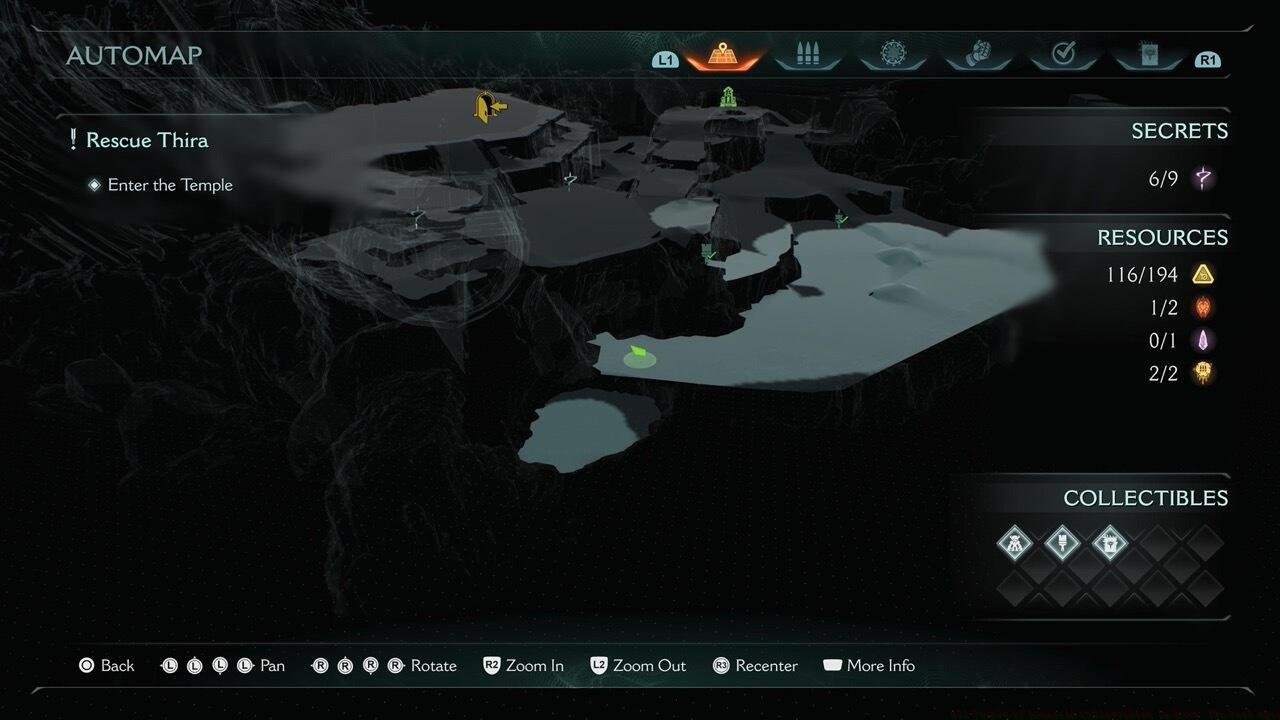Click the orange demonic essence resource icon
Screen dimensions: 1280x720
(x=1203, y=374)
